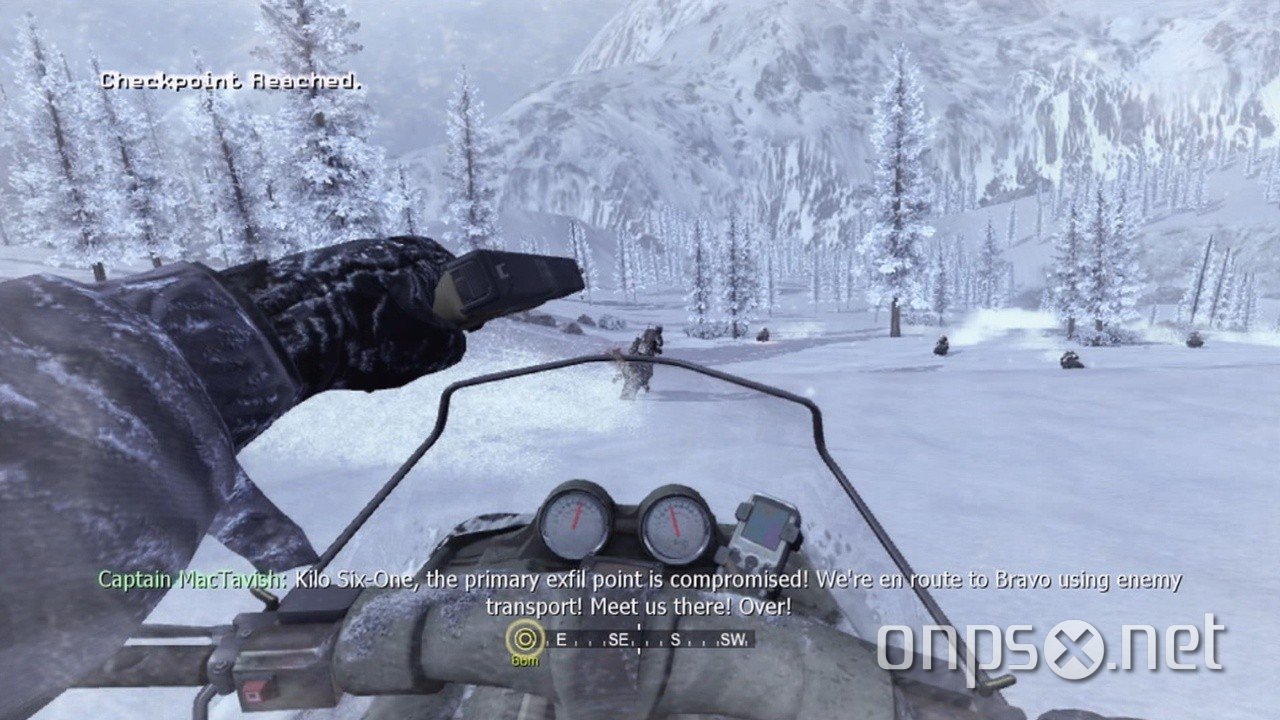The width and height of the screenshot is (1280, 720).
Task: Click the S marker on the compass strip
Action: [x=675, y=640]
